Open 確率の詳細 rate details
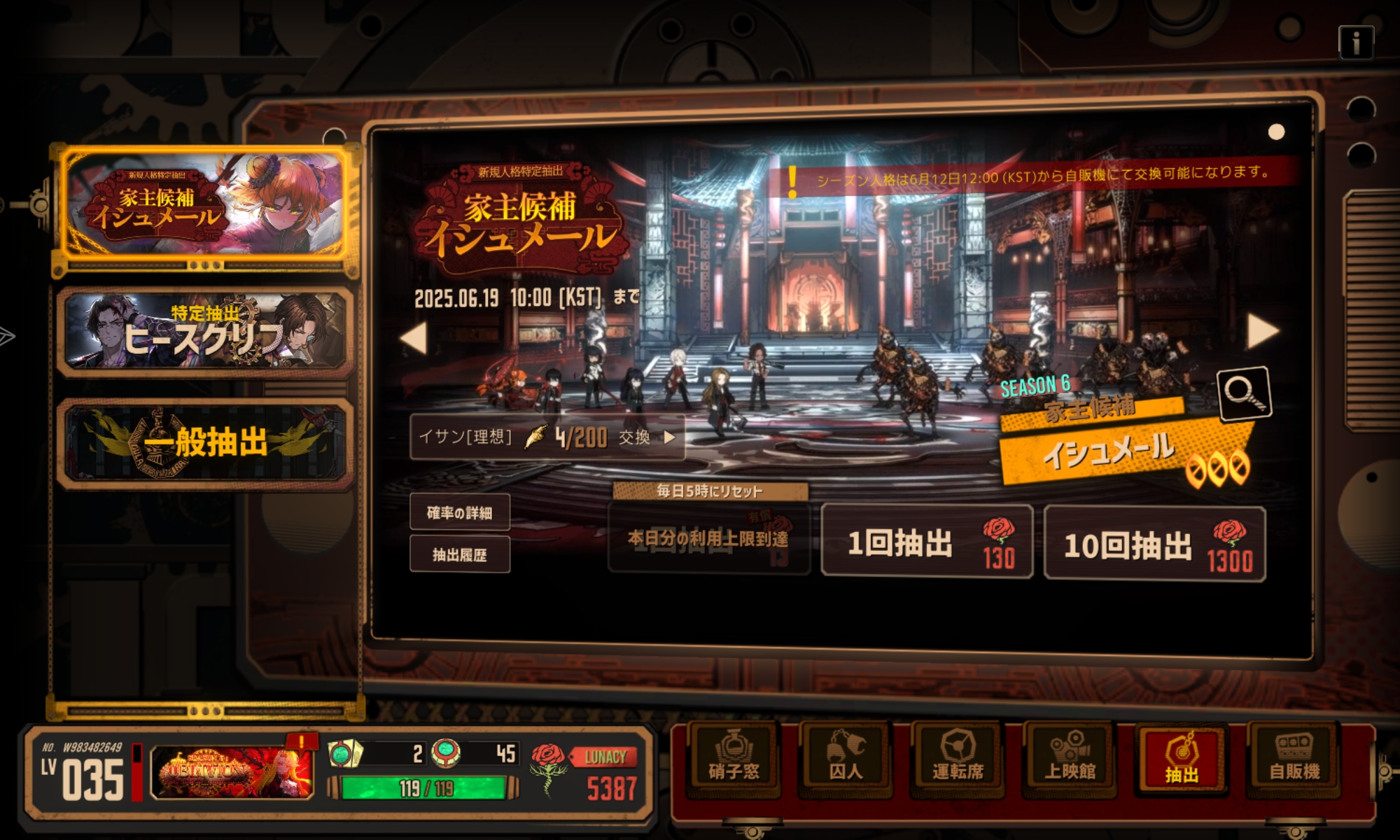Viewport: 1400px width, 840px height. (459, 513)
